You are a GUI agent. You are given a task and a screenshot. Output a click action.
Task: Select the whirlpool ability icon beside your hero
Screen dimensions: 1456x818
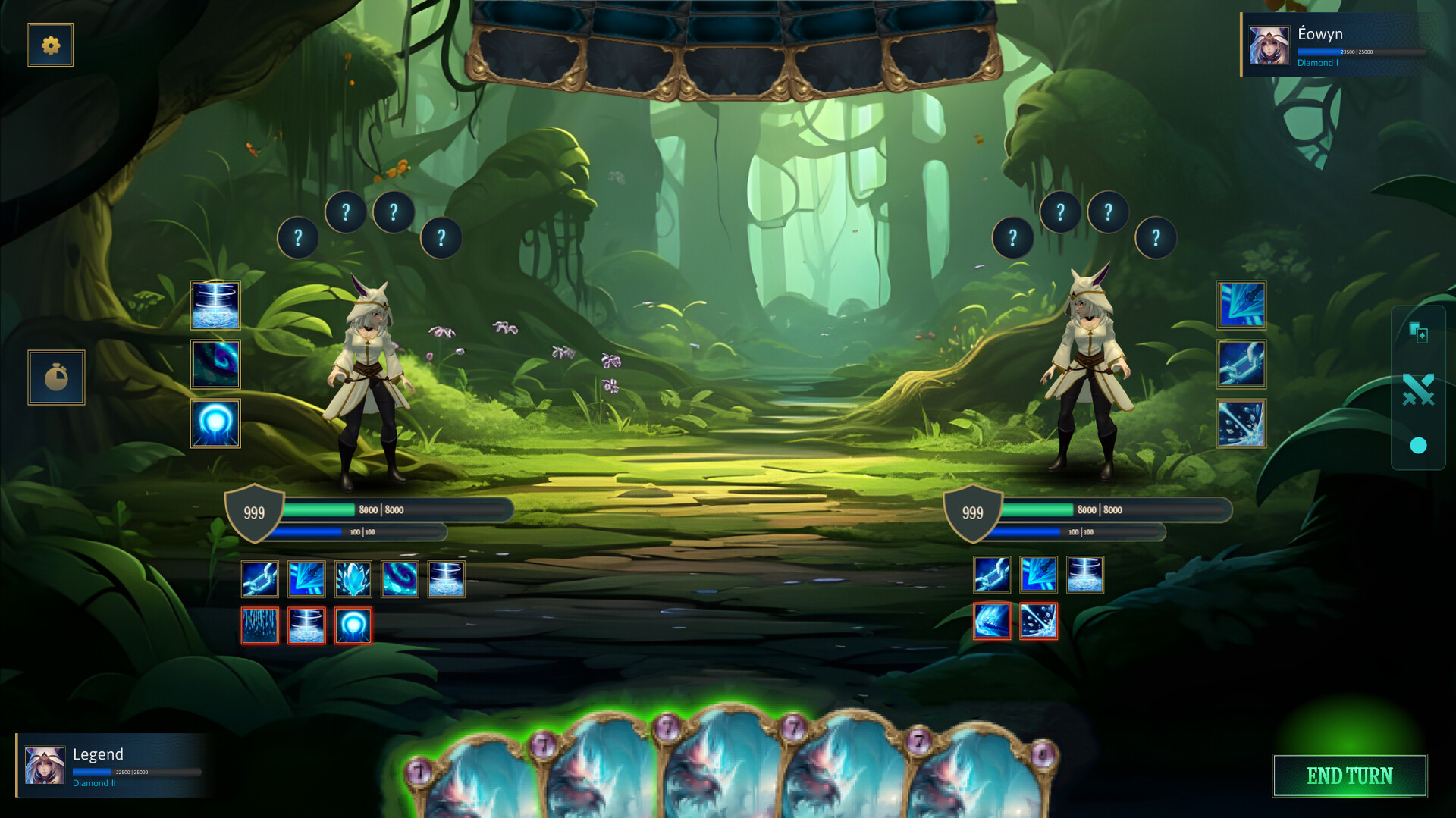pyautogui.click(x=215, y=306)
